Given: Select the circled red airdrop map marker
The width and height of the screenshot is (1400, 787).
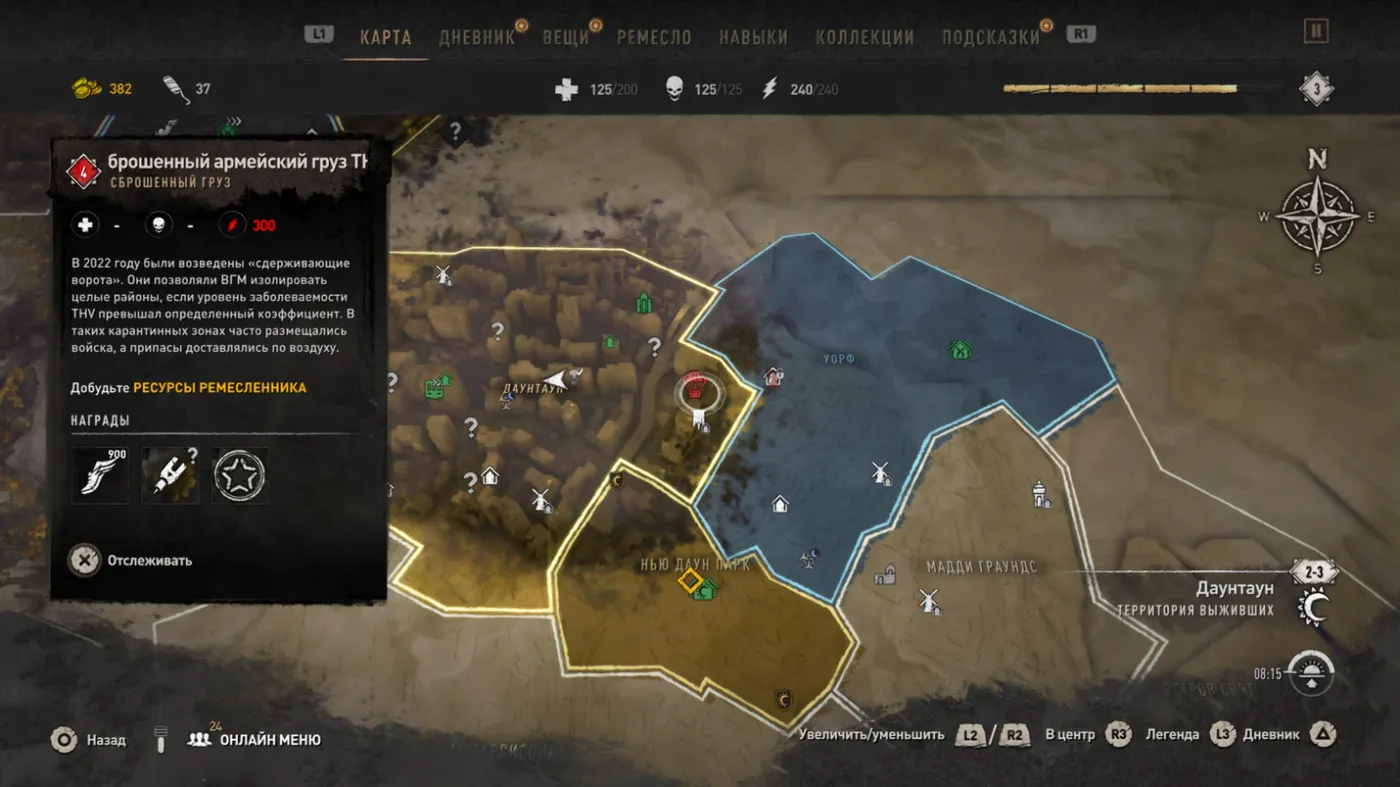Looking at the screenshot, I should click(696, 390).
